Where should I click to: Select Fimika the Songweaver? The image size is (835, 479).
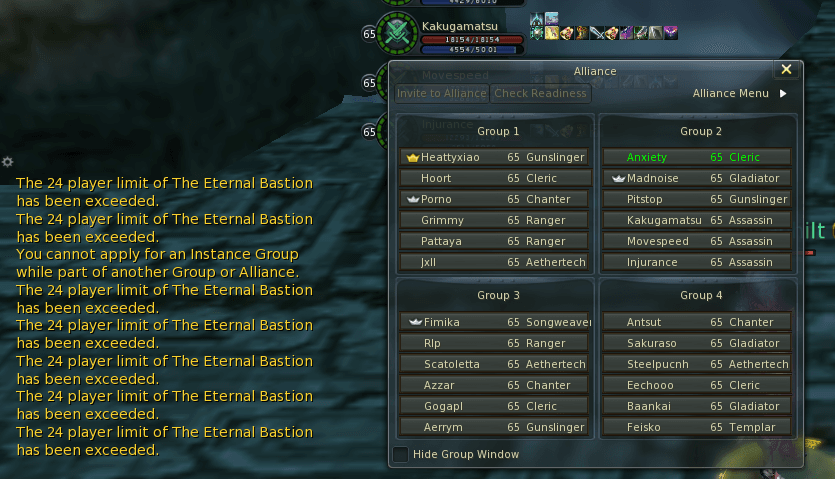[494, 322]
